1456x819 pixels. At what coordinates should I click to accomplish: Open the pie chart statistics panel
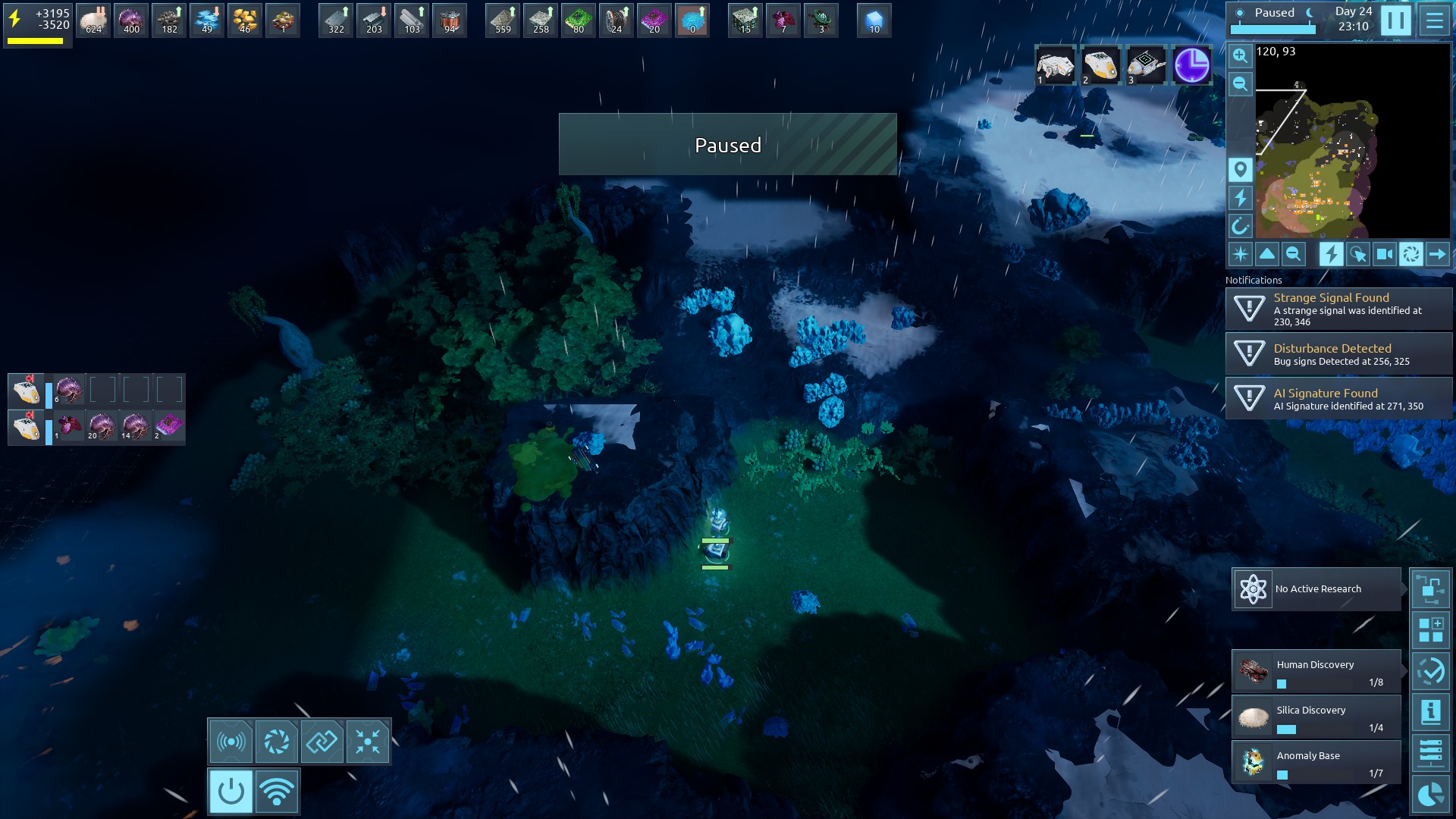[x=1430, y=795]
